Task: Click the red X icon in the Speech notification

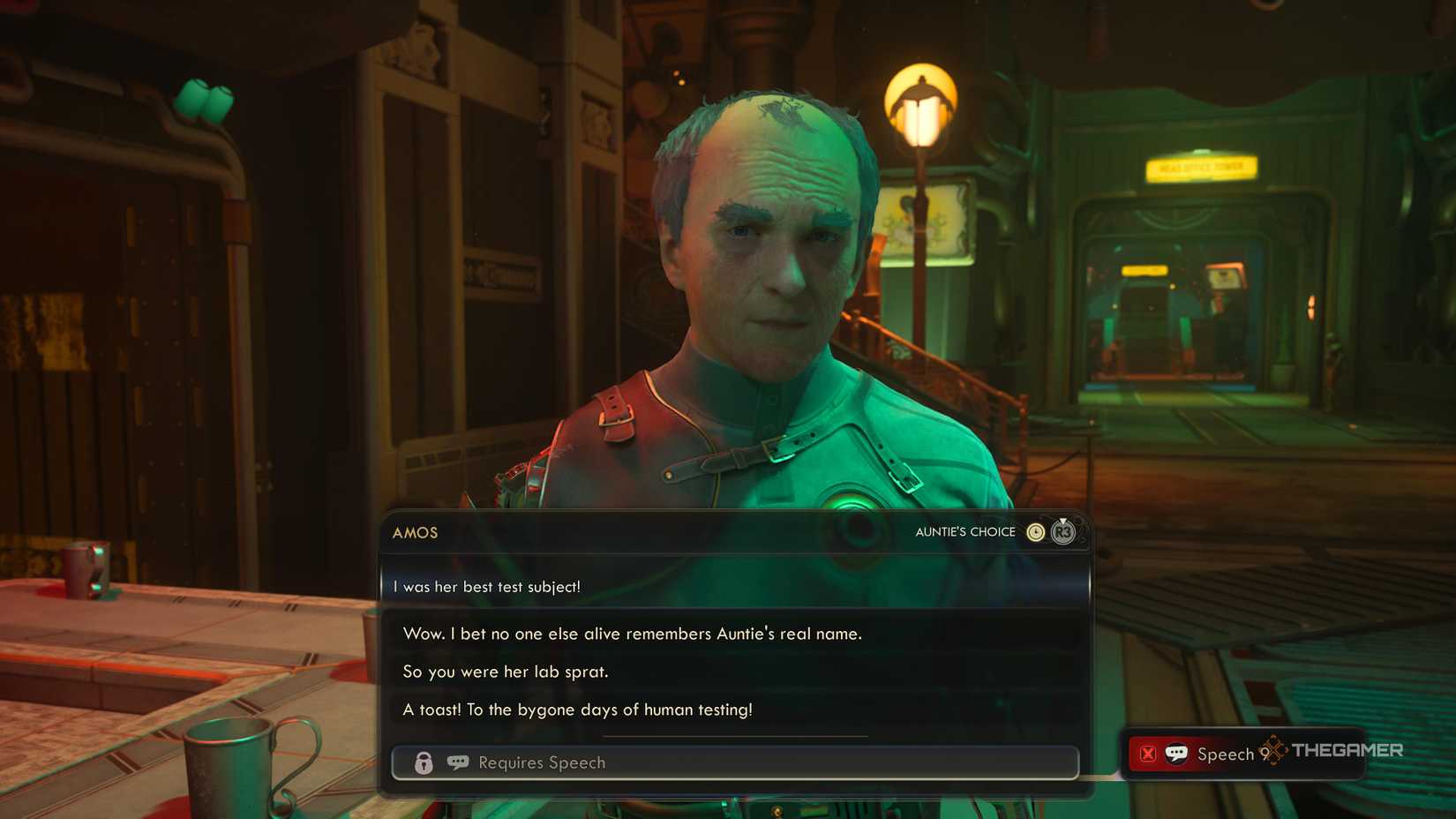Action: (x=1148, y=753)
